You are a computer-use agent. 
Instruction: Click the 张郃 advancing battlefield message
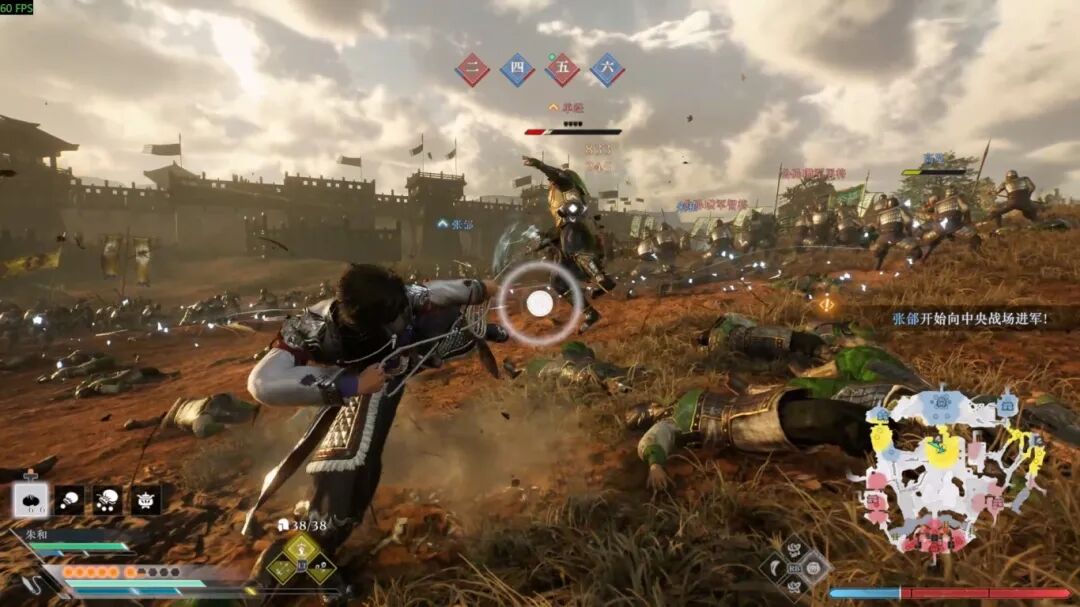click(x=968, y=318)
